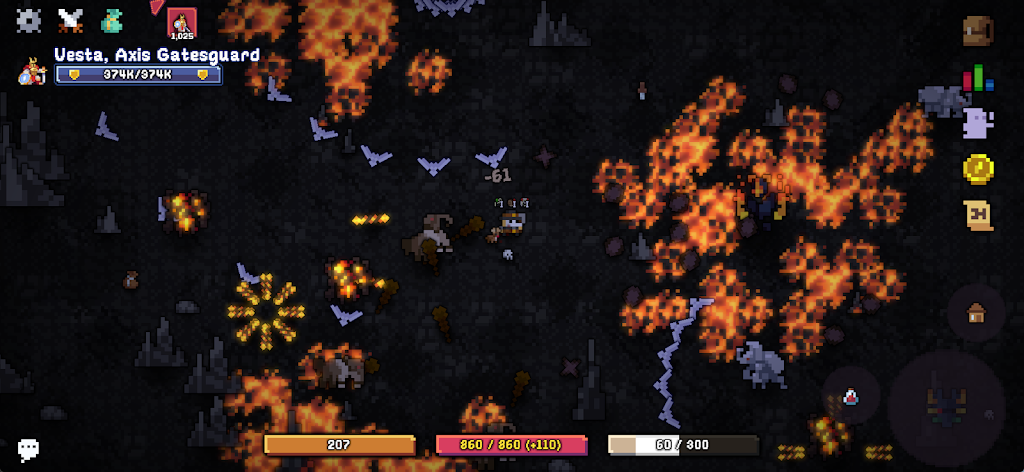Show the colored bar chart stats
Image resolution: width=1024 pixels, height=472 pixels.
tap(977, 78)
